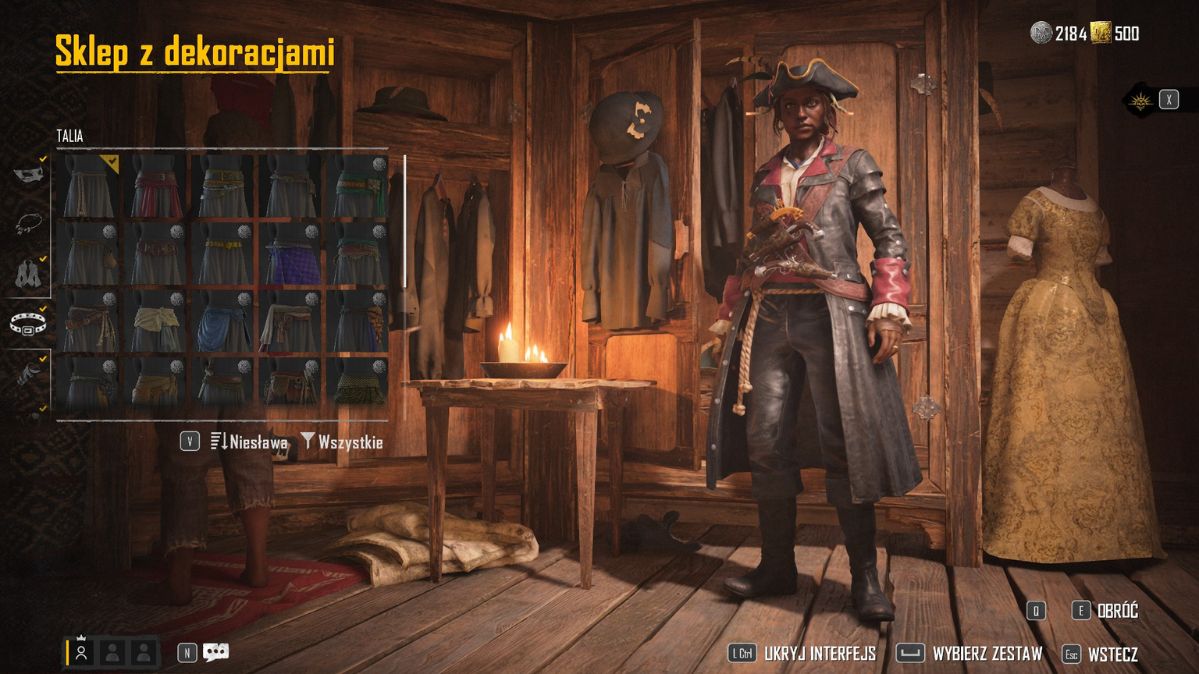This screenshot has width=1199, height=674.
Task: Open the chat speech bubble icon
Action: pyautogui.click(x=216, y=652)
